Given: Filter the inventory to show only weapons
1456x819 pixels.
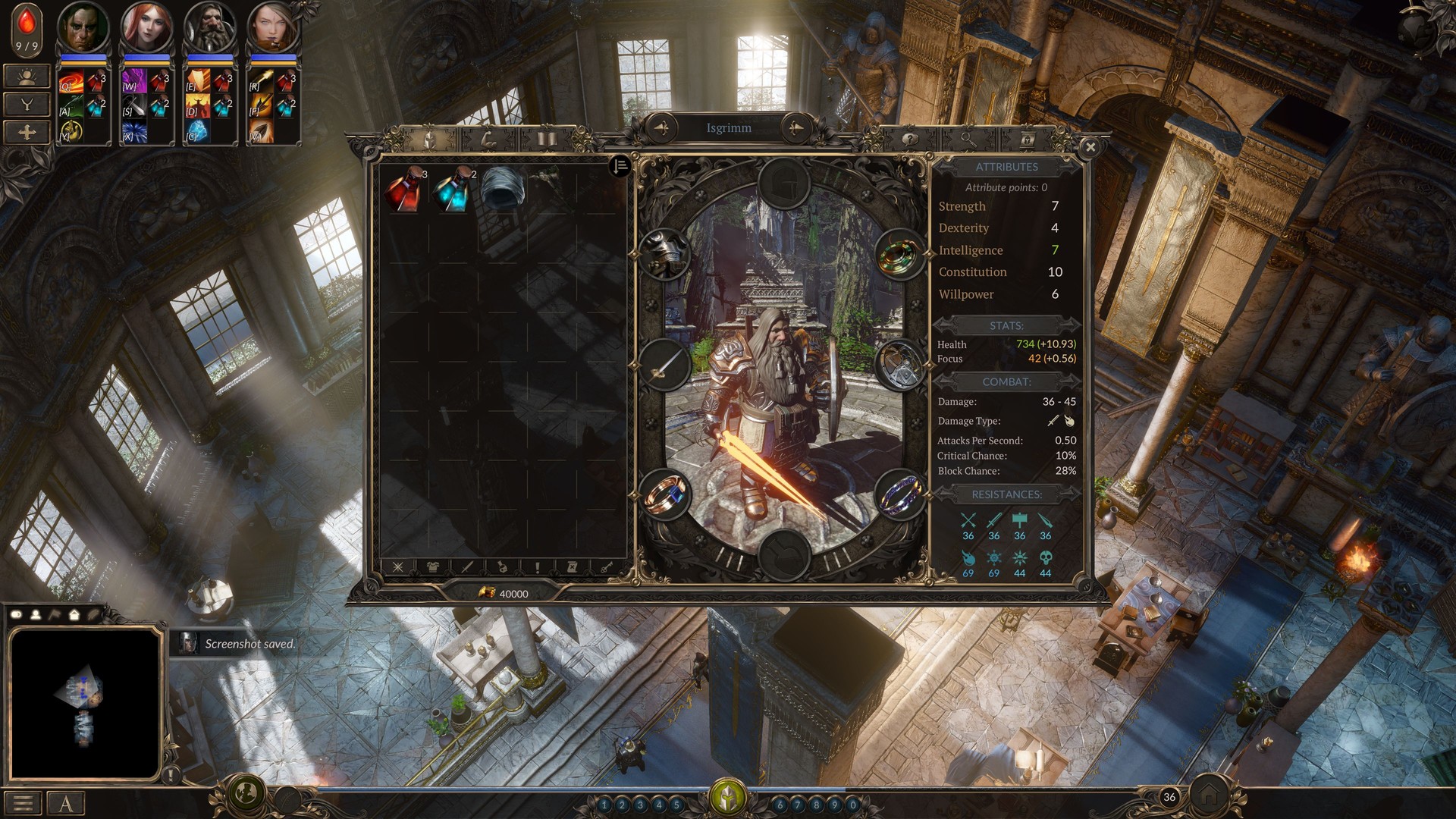Looking at the screenshot, I should click(467, 567).
